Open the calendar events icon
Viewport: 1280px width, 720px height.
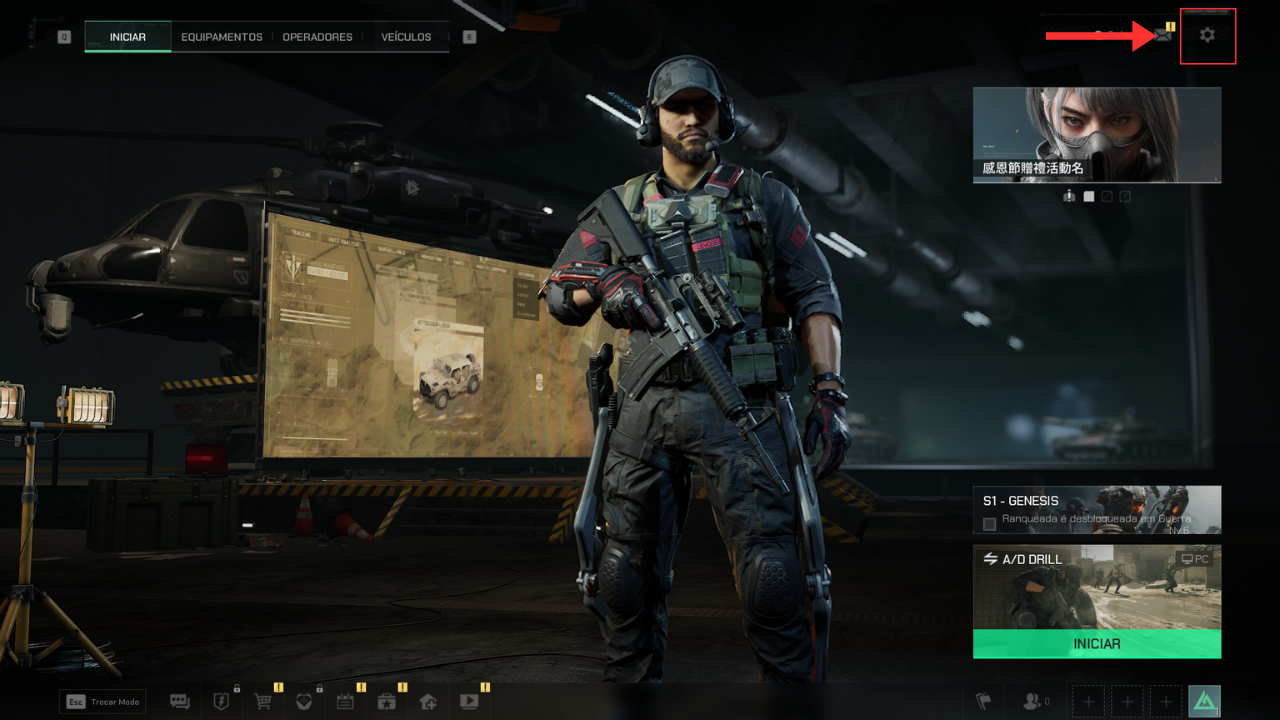(345, 702)
